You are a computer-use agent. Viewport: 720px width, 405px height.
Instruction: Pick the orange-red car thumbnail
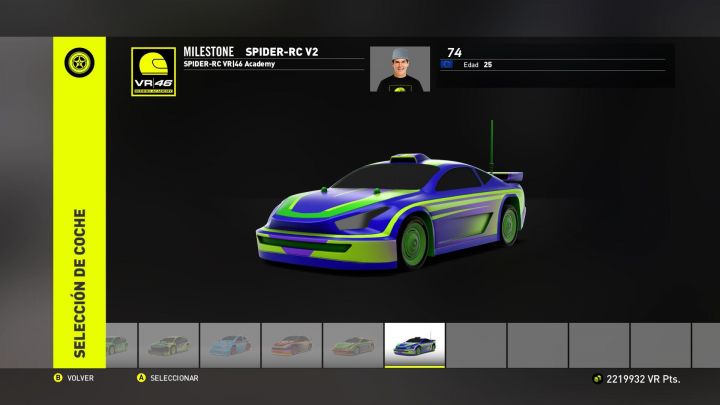[291, 345]
